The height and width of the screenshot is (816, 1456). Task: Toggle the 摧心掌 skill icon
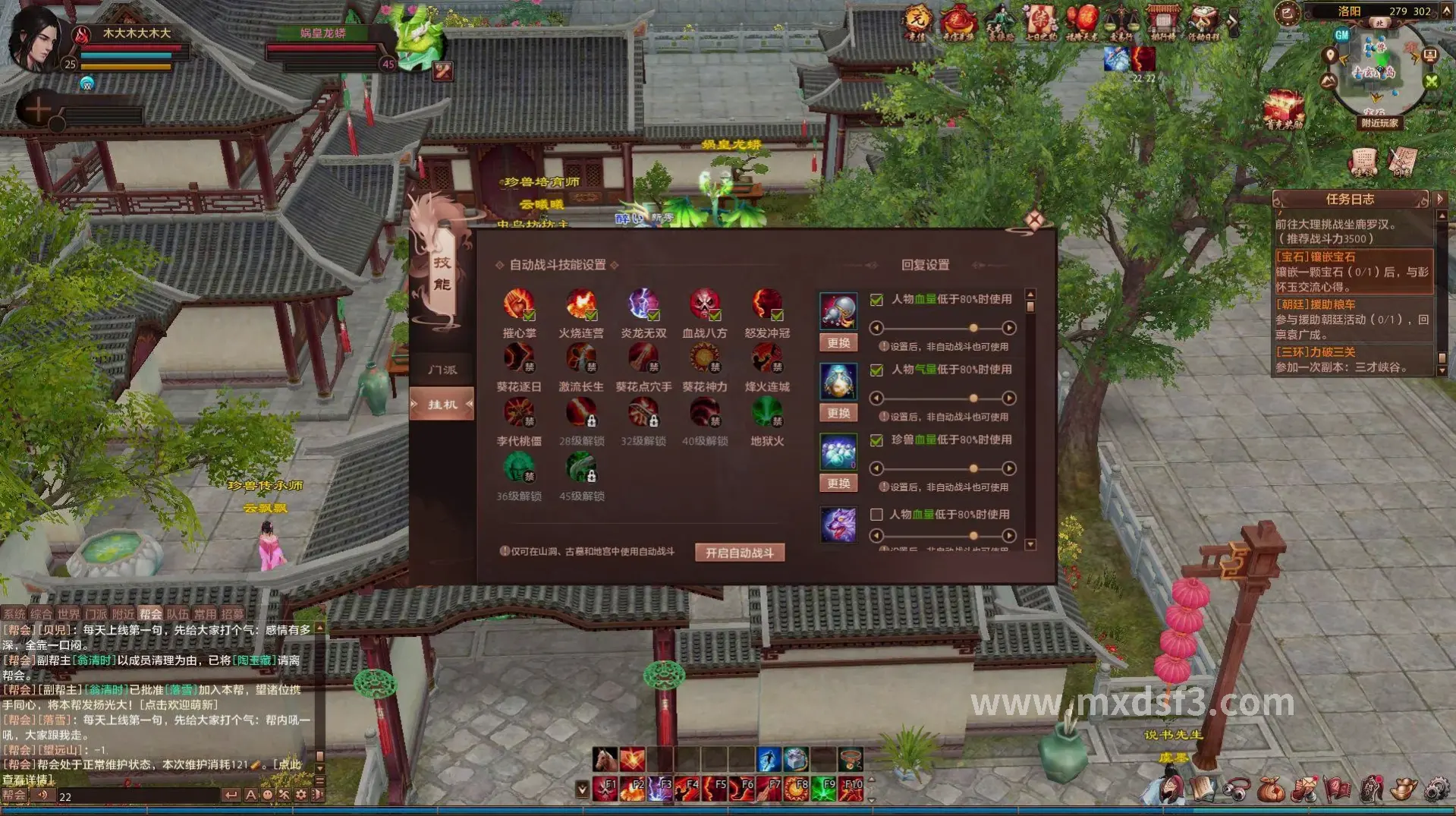[519, 304]
